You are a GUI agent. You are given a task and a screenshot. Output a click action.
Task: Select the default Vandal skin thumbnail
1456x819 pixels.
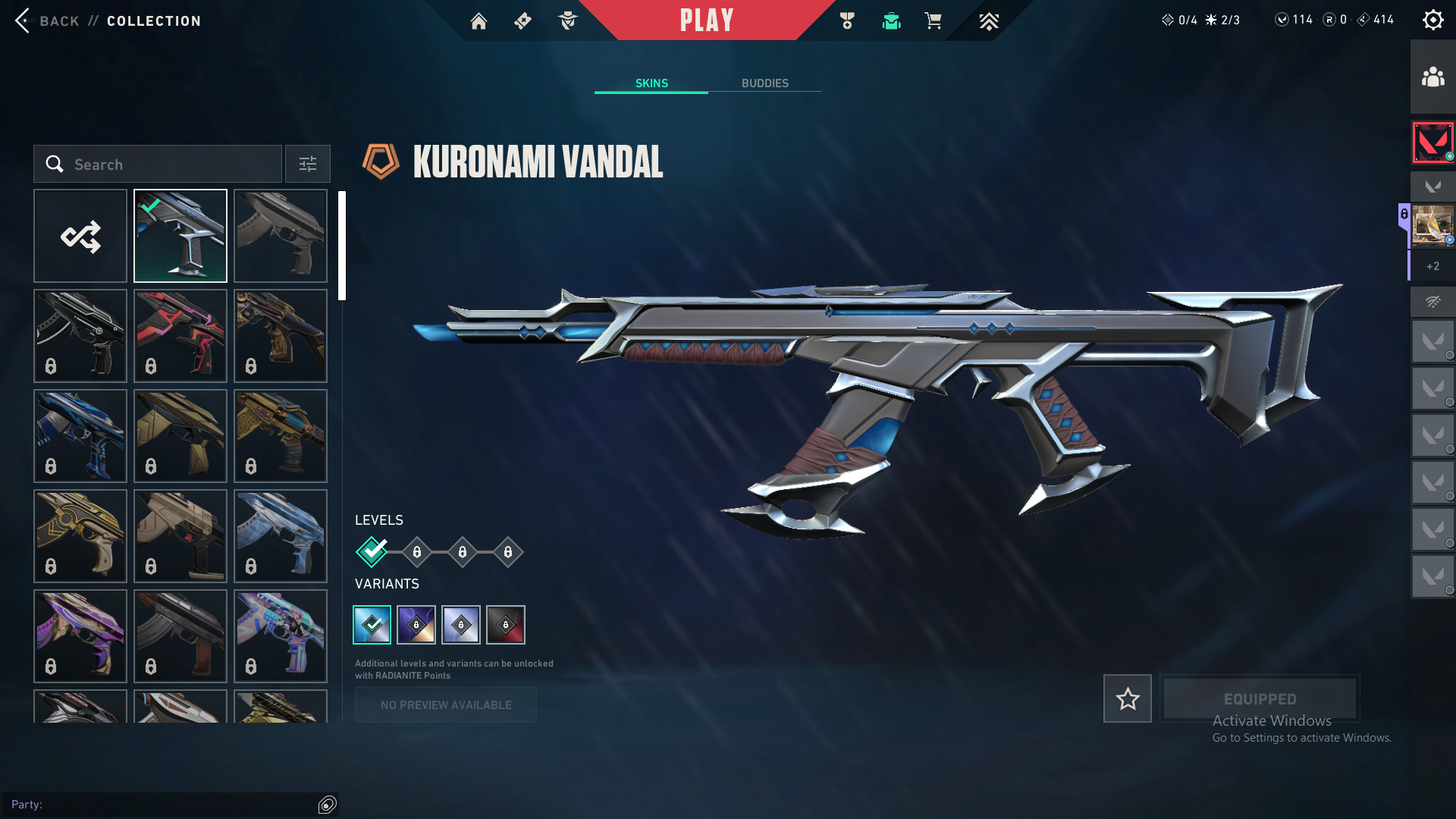[x=281, y=236]
